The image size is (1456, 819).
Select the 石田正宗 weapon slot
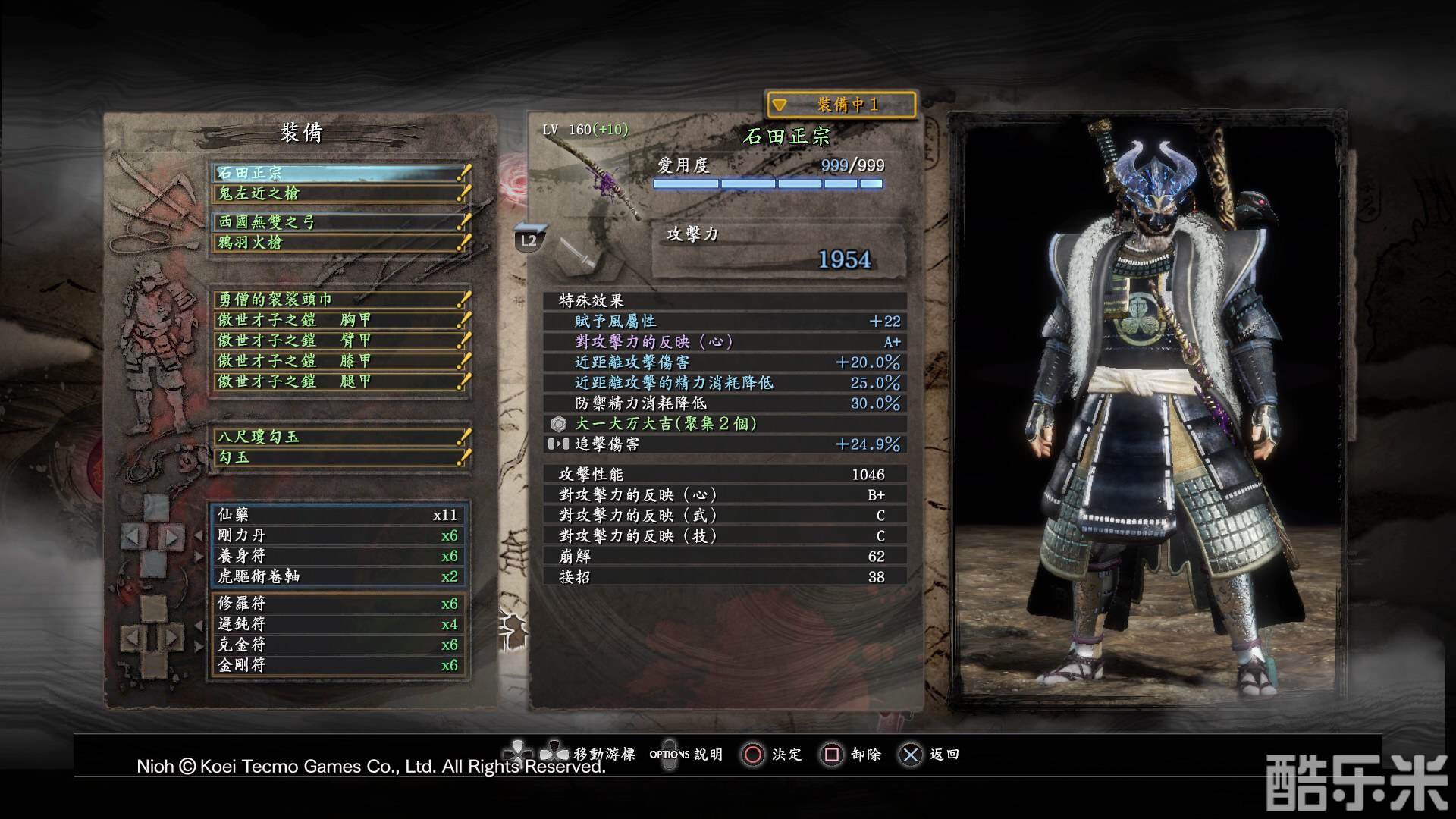tap(340, 173)
